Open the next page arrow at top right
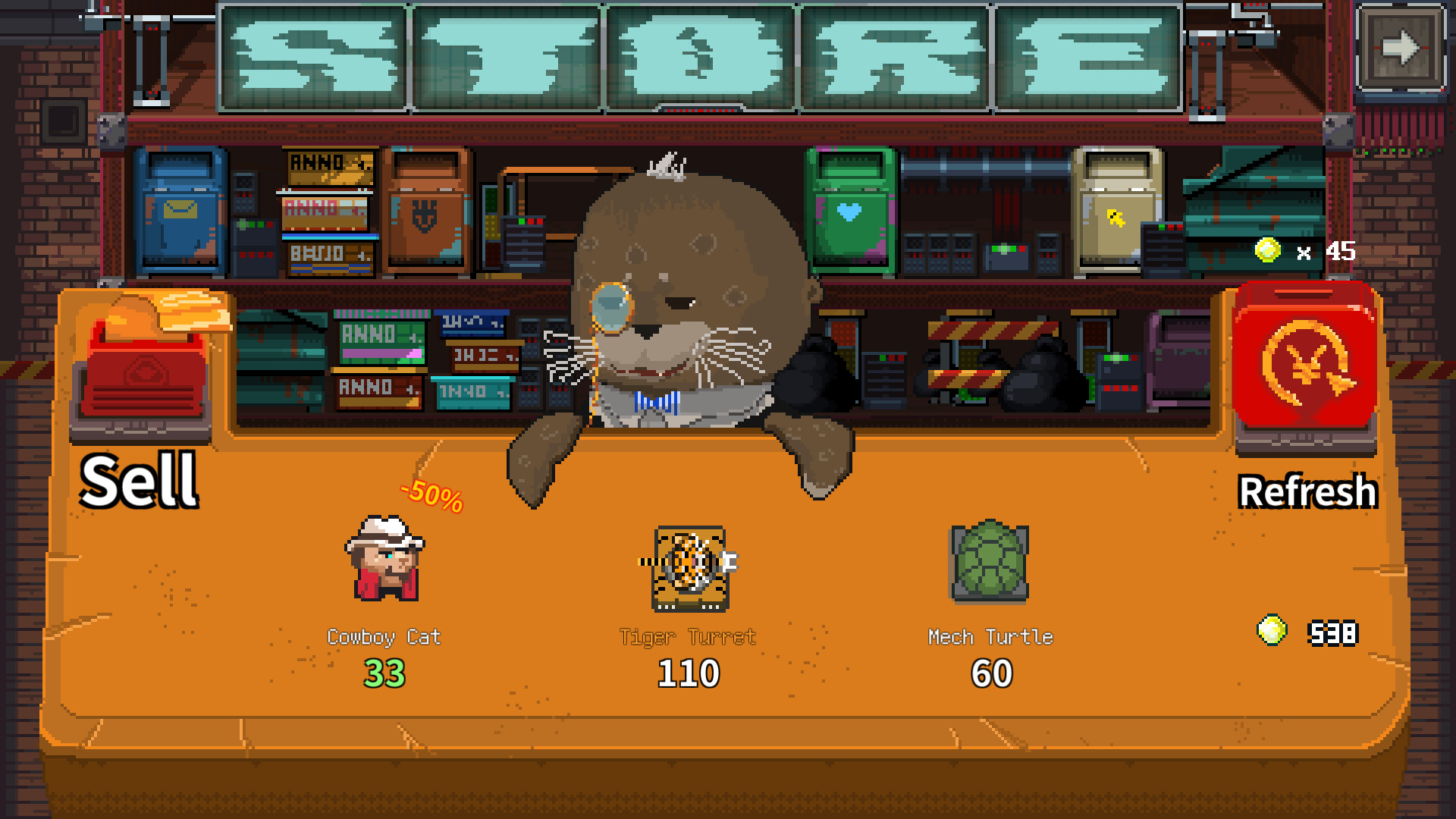The height and width of the screenshot is (819, 1456). pyautogui.click(x=1399, y=47)
